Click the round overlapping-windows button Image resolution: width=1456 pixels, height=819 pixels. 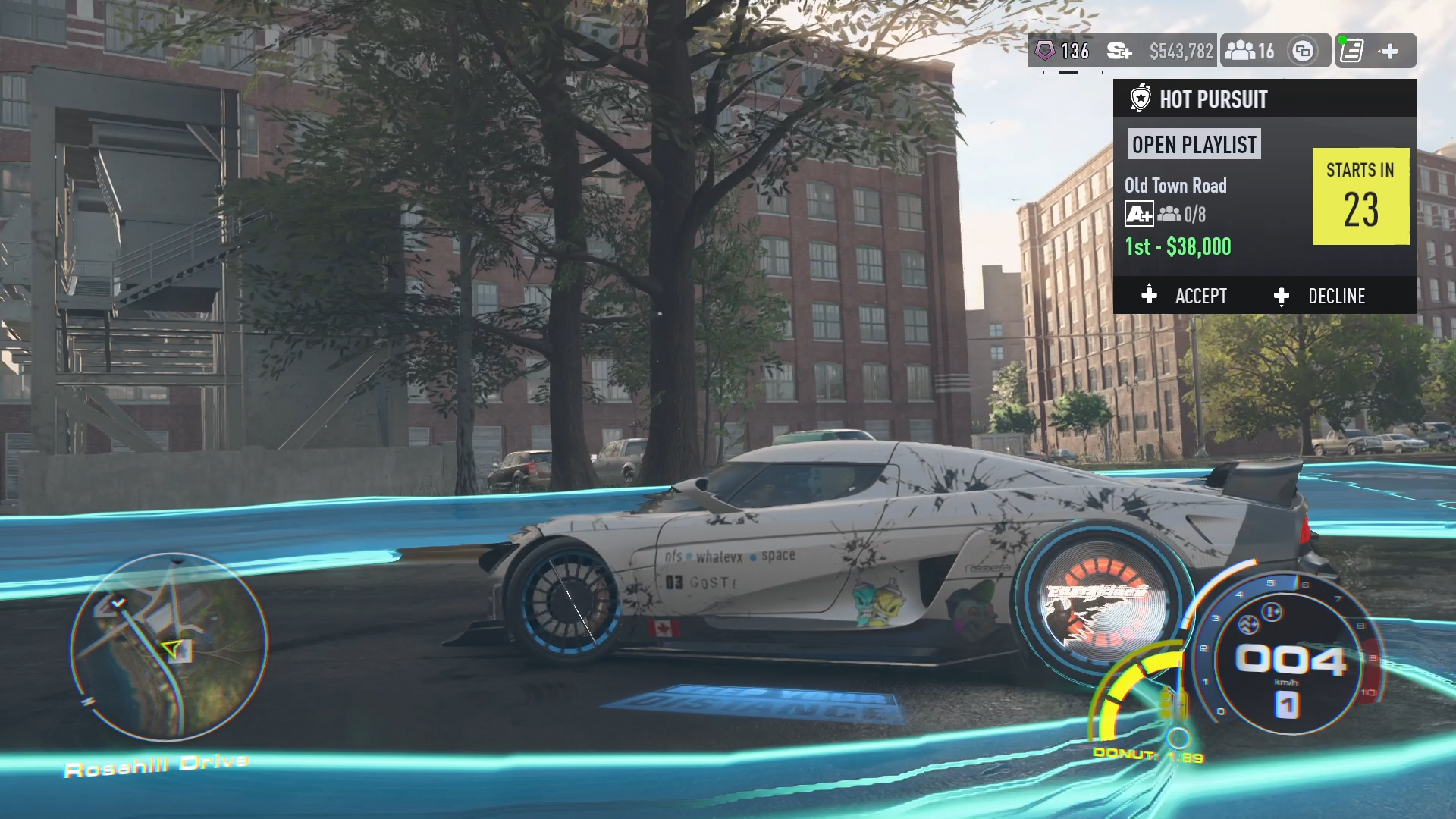(1303, 51)
